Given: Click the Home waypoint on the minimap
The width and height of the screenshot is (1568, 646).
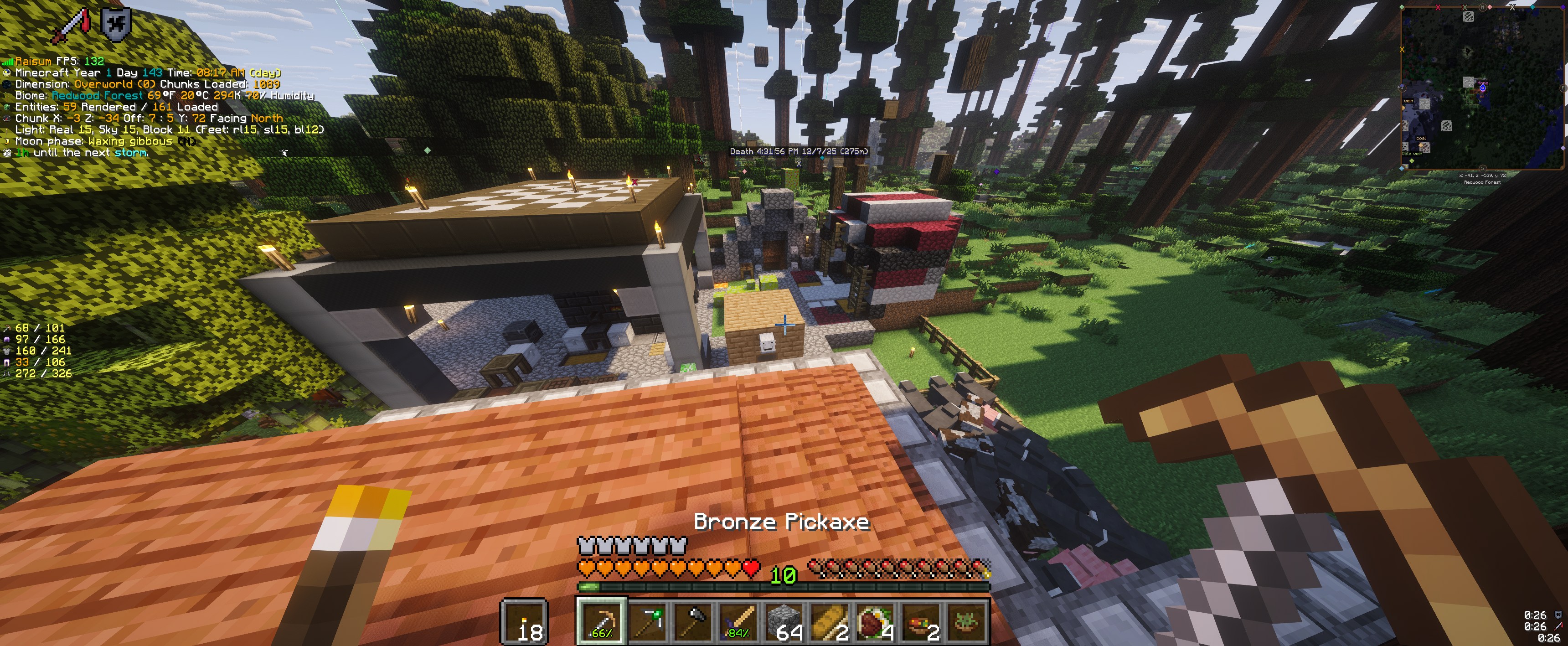Looking at the screenshot, I should pyautogui.click(x=1482, y=88).
